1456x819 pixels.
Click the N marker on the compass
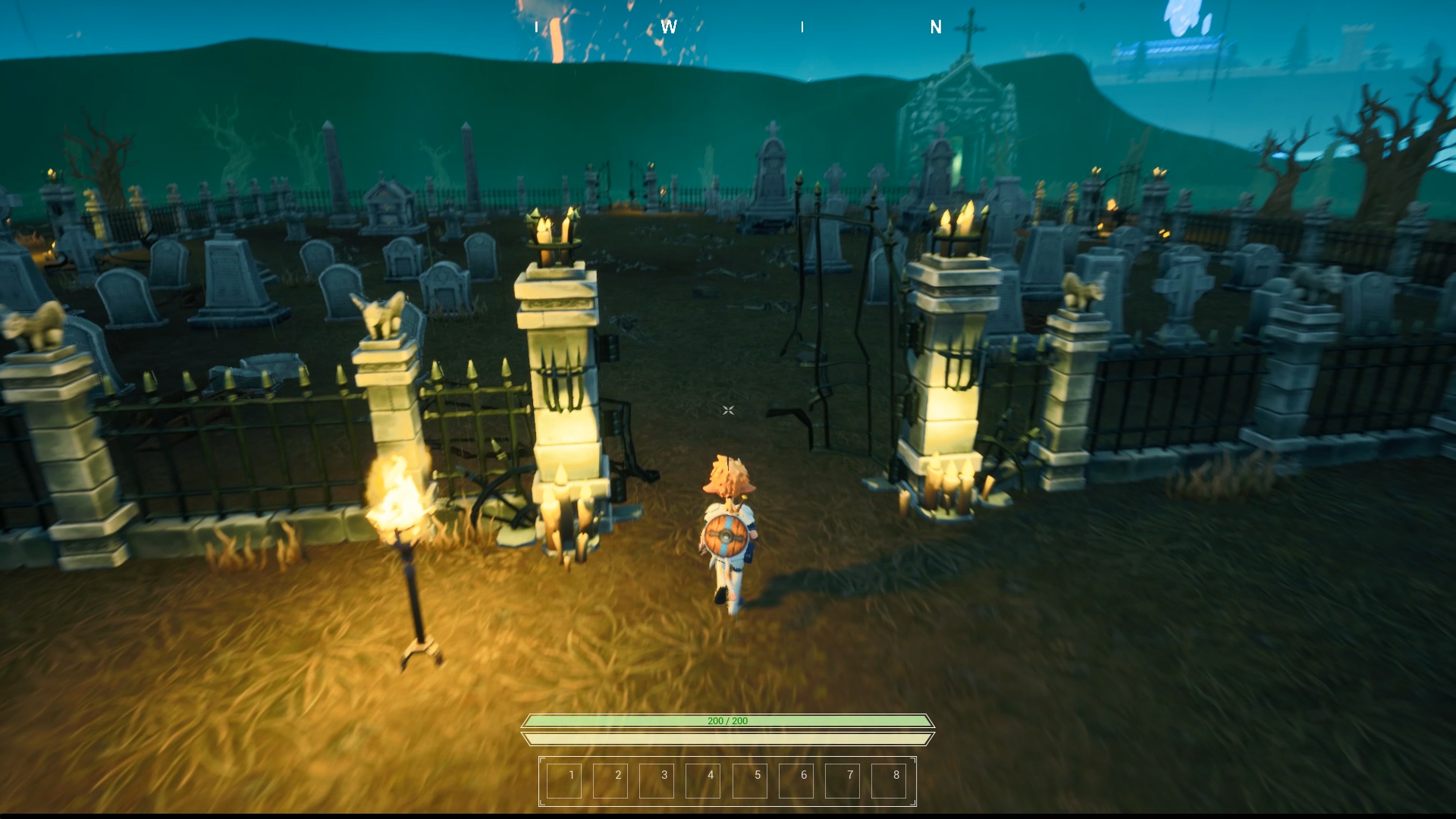click(936, 28)
